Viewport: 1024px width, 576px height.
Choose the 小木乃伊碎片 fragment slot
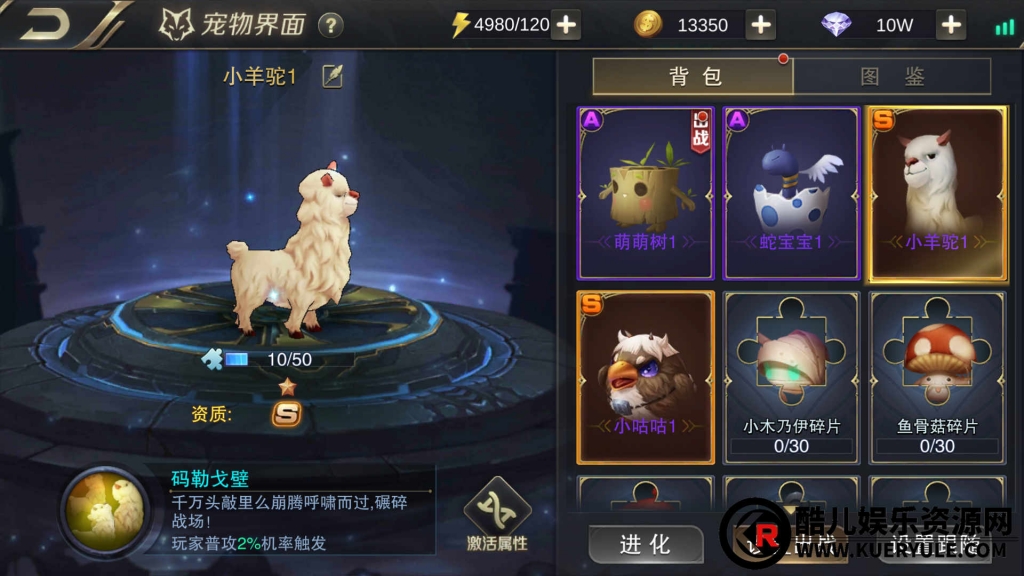[791, 377]
